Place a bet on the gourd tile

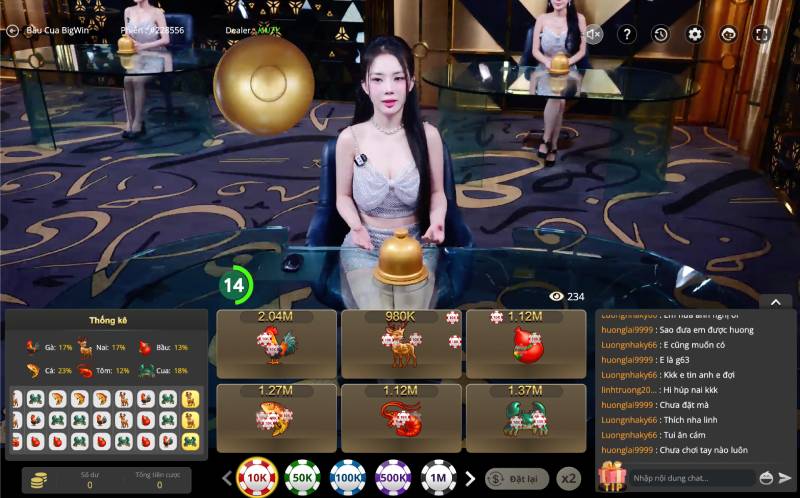point(525,343)
